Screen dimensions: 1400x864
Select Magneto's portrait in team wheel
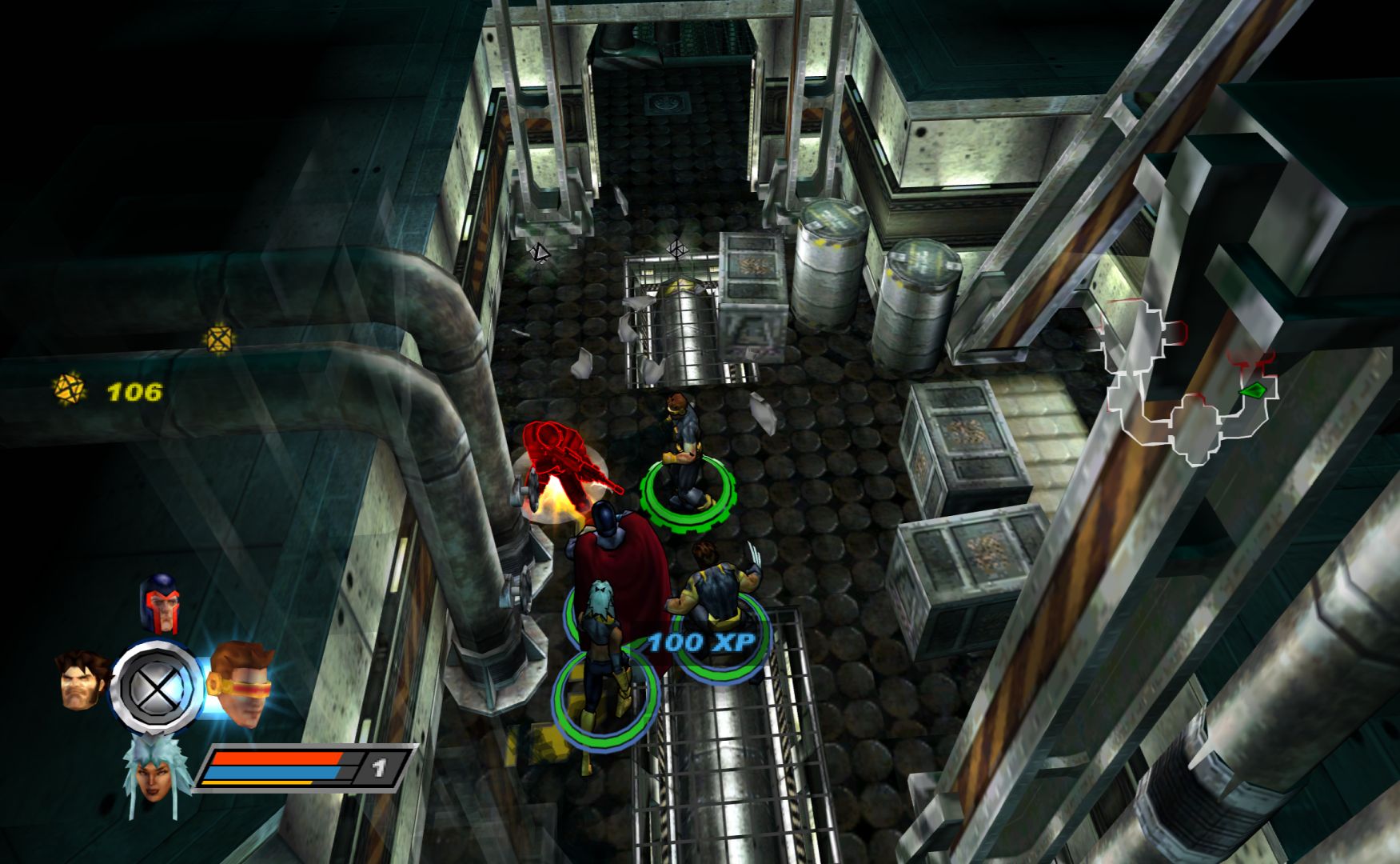point(161,602)
